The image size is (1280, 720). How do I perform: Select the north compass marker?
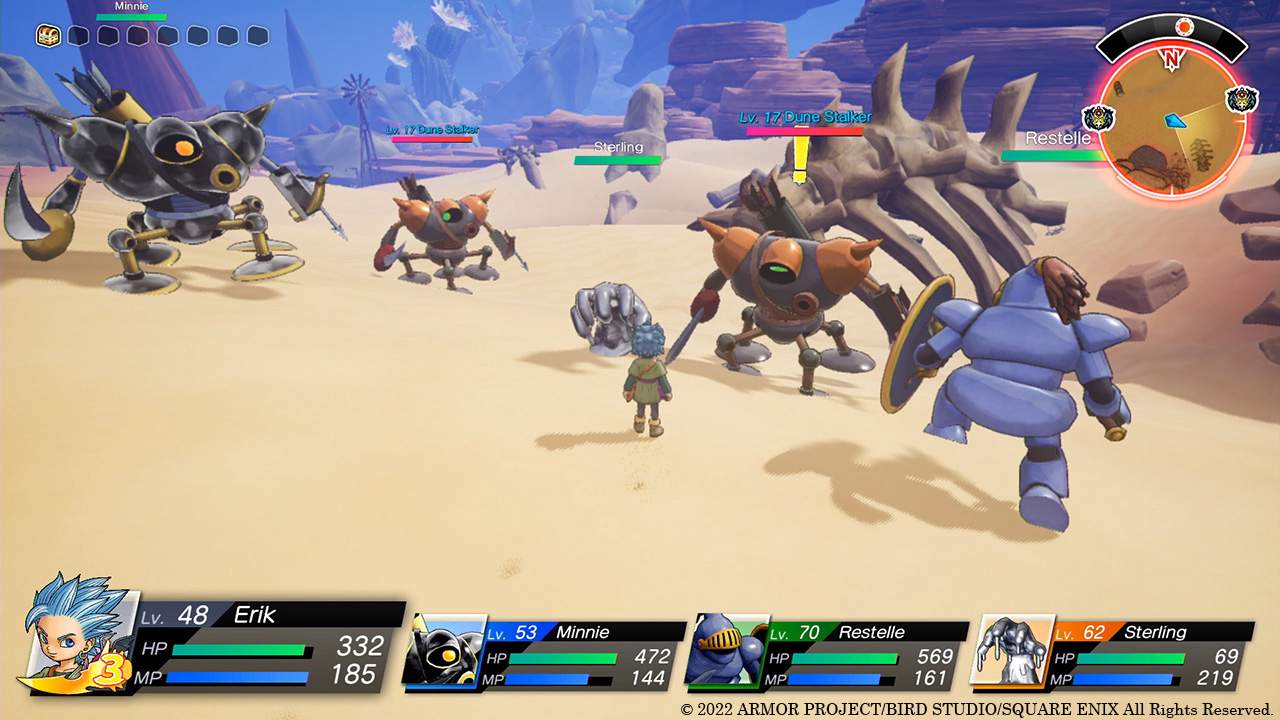[1171, 59]
